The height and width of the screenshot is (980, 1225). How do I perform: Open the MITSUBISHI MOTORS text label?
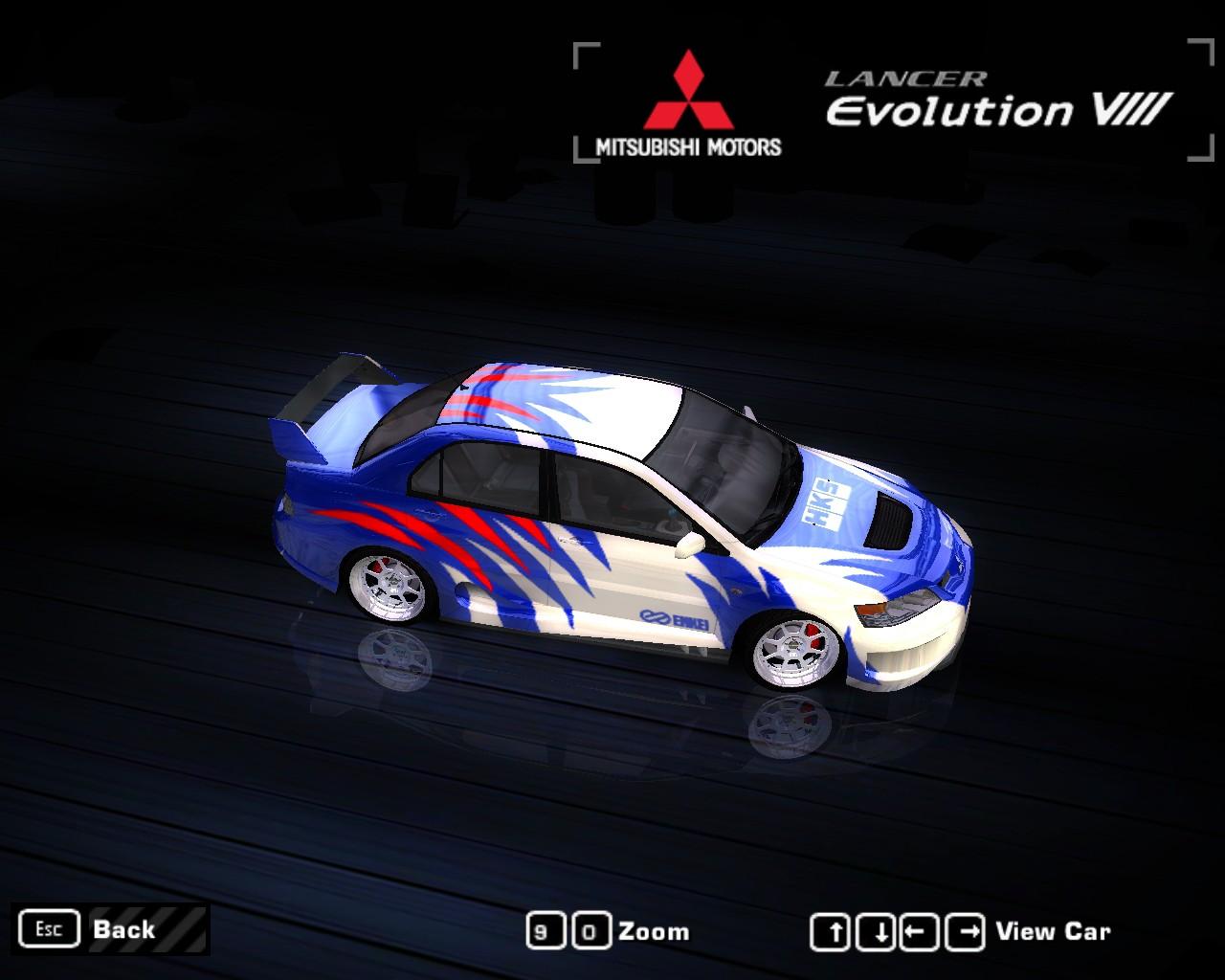click(687, 145)
